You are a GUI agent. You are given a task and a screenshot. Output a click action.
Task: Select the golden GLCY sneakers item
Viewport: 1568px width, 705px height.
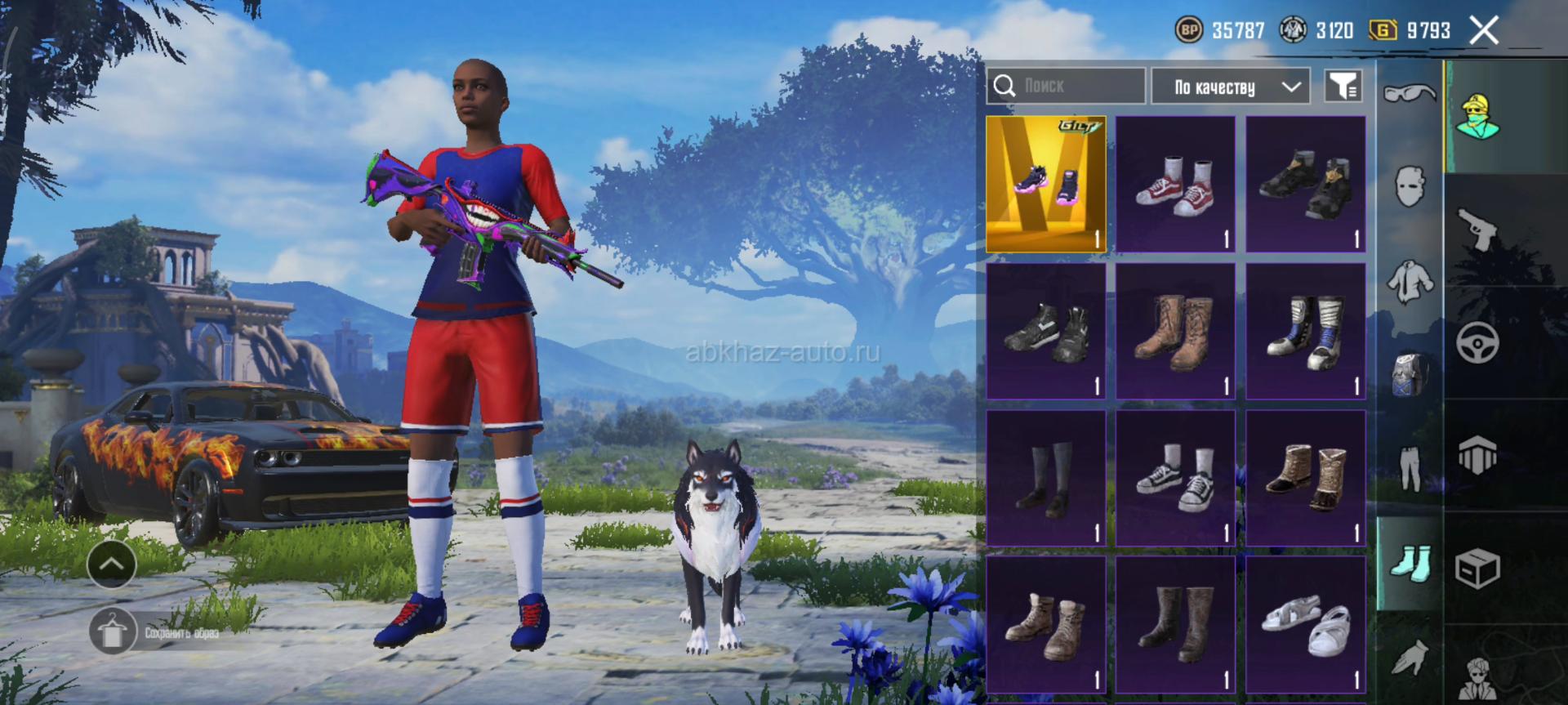point(1046,184)
